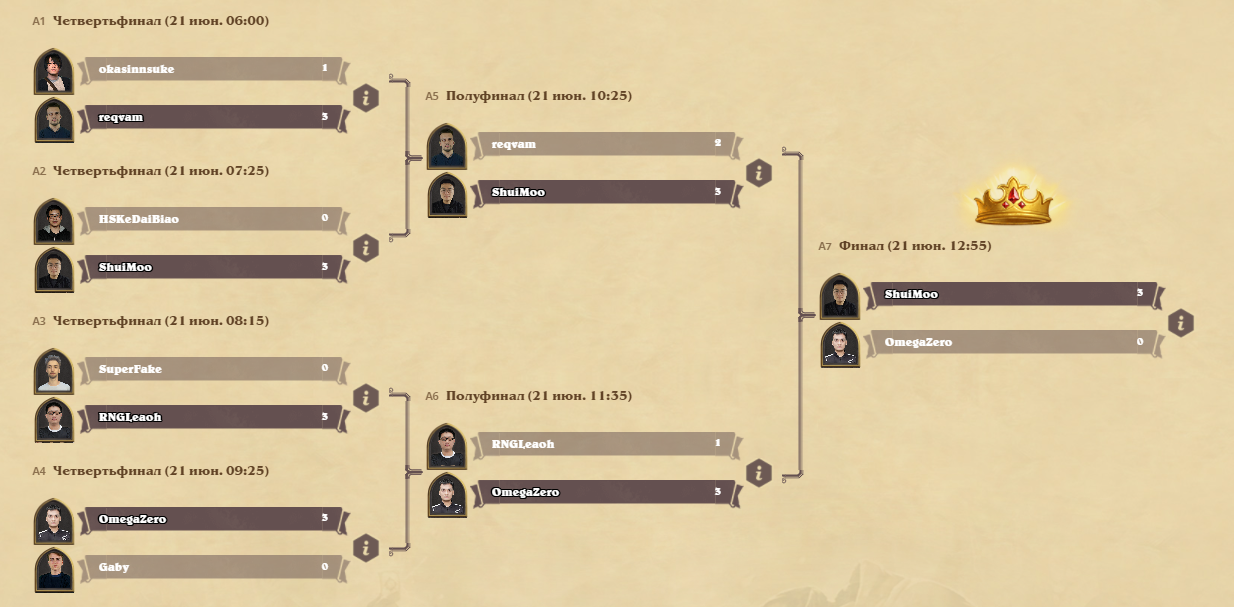Open info for quarterfinal A1 match
The width and height of the screenshot is (1234, 607).
(x=366, y=97)
